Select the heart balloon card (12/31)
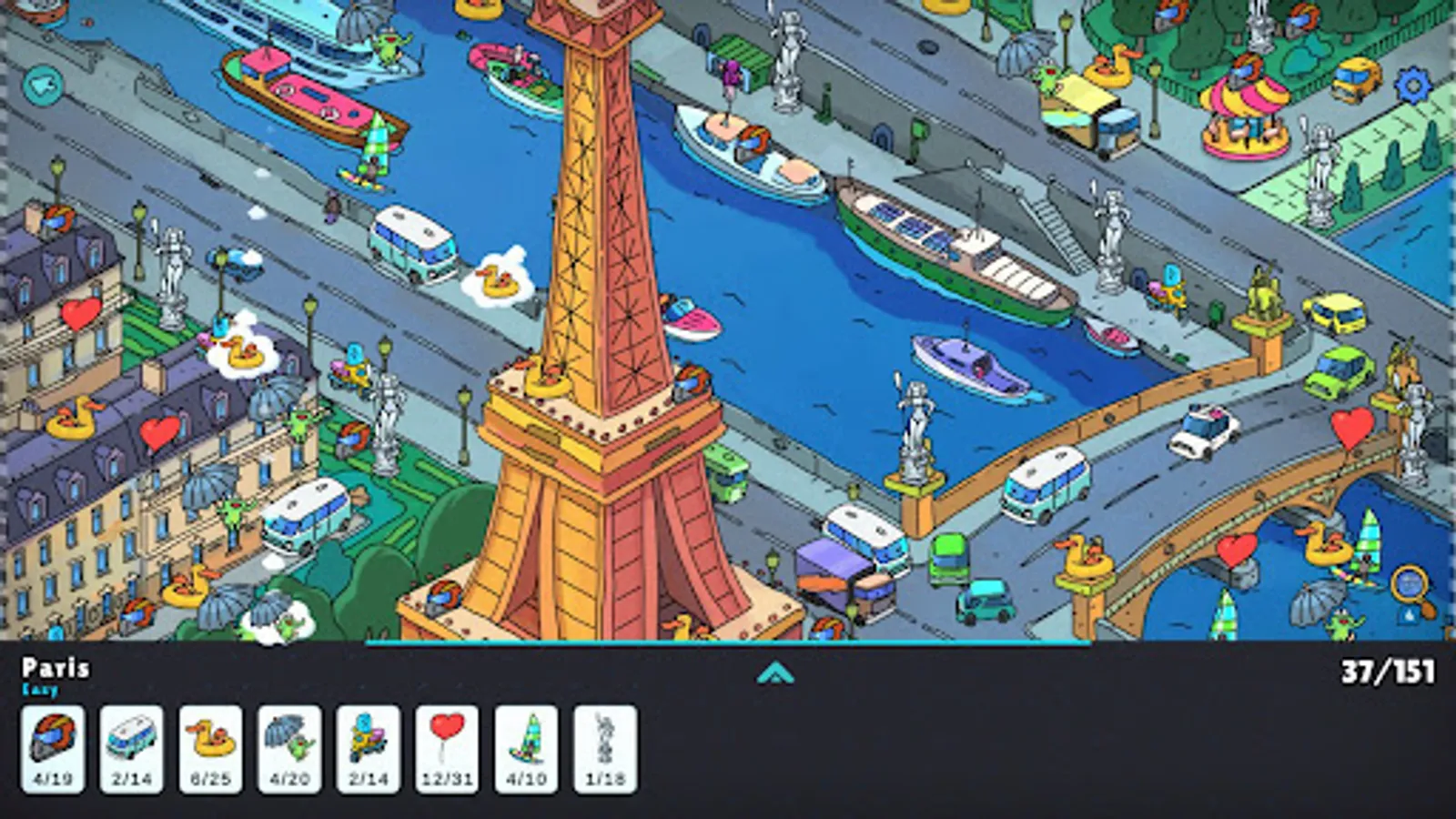 442,742
